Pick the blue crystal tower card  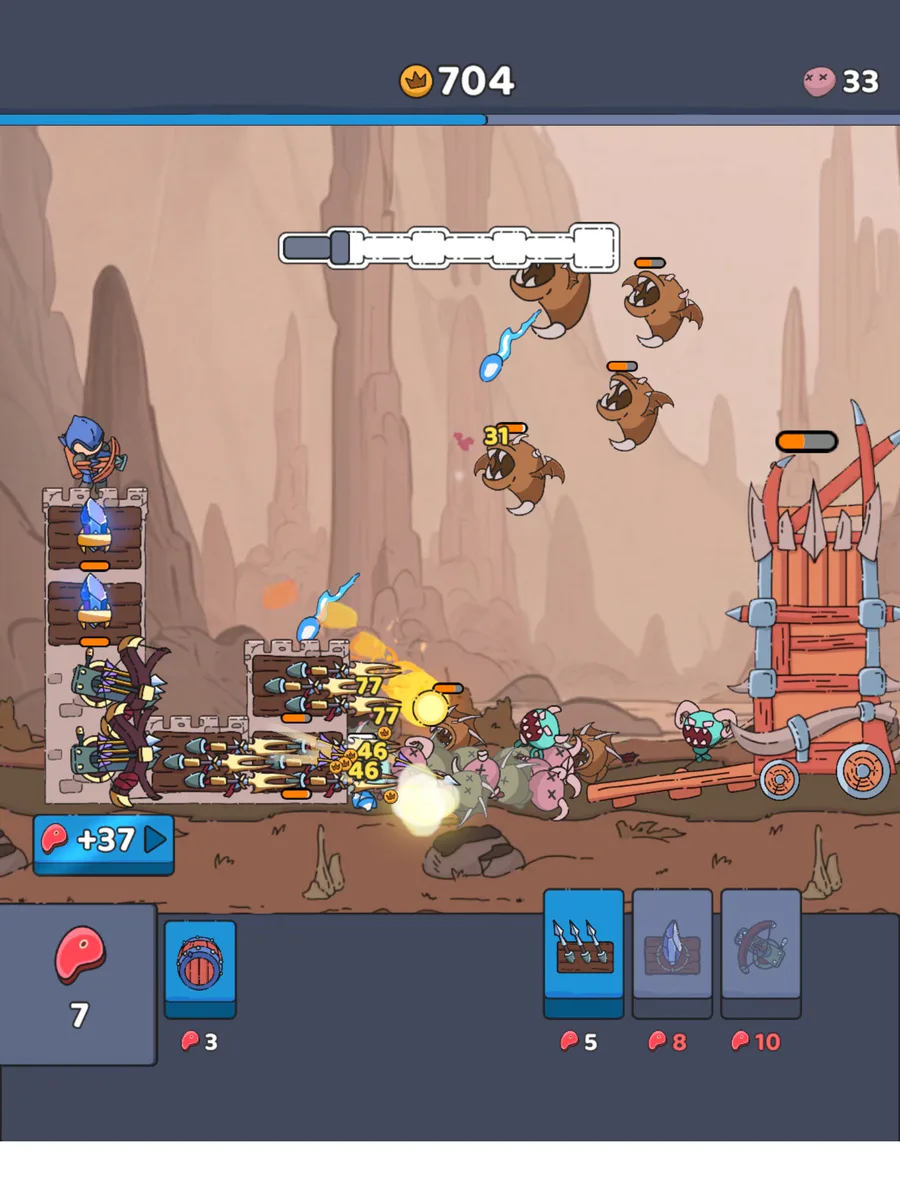672,943
